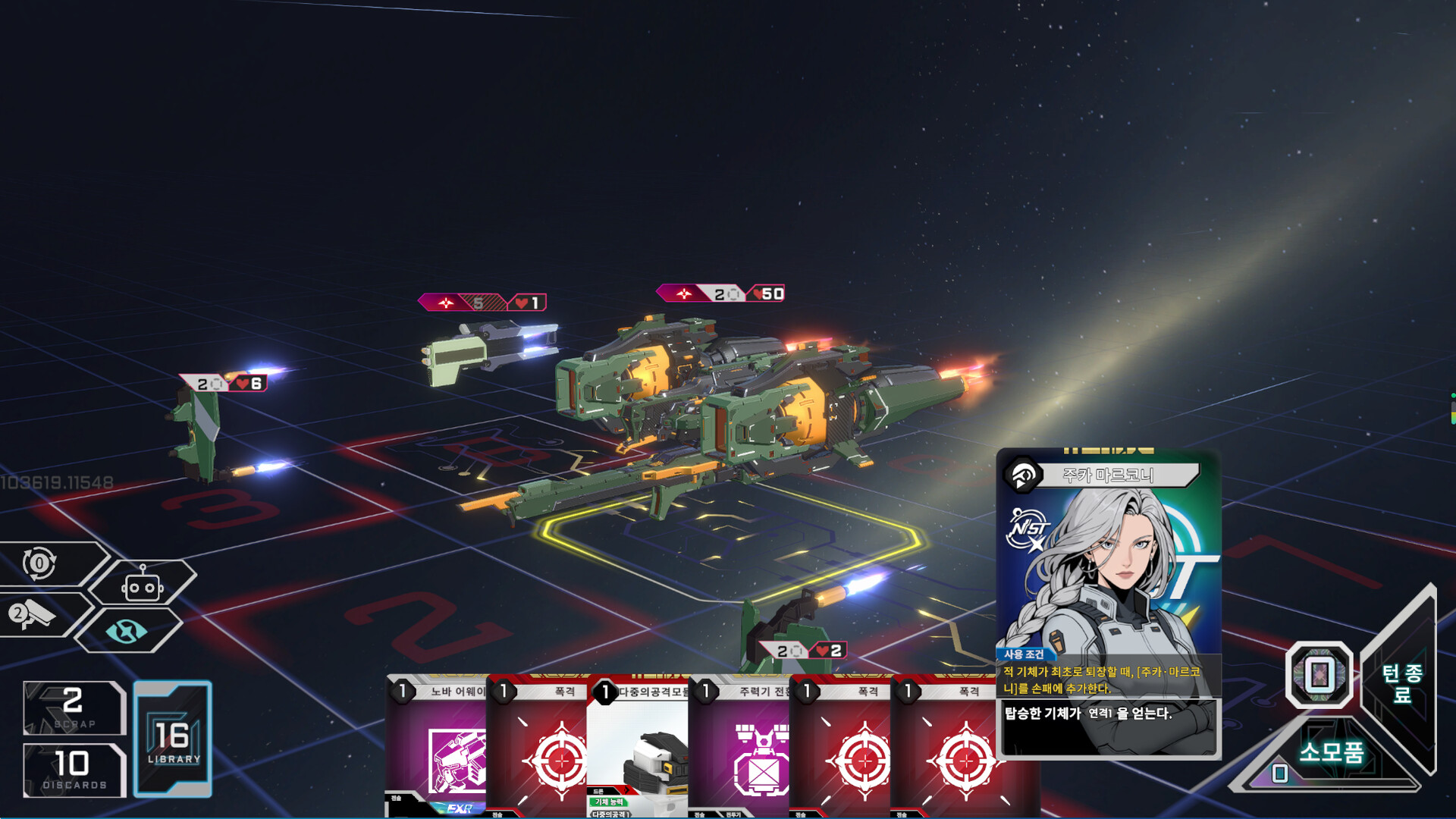
Task: Click the robot head icon
Action: coord(142,585)
